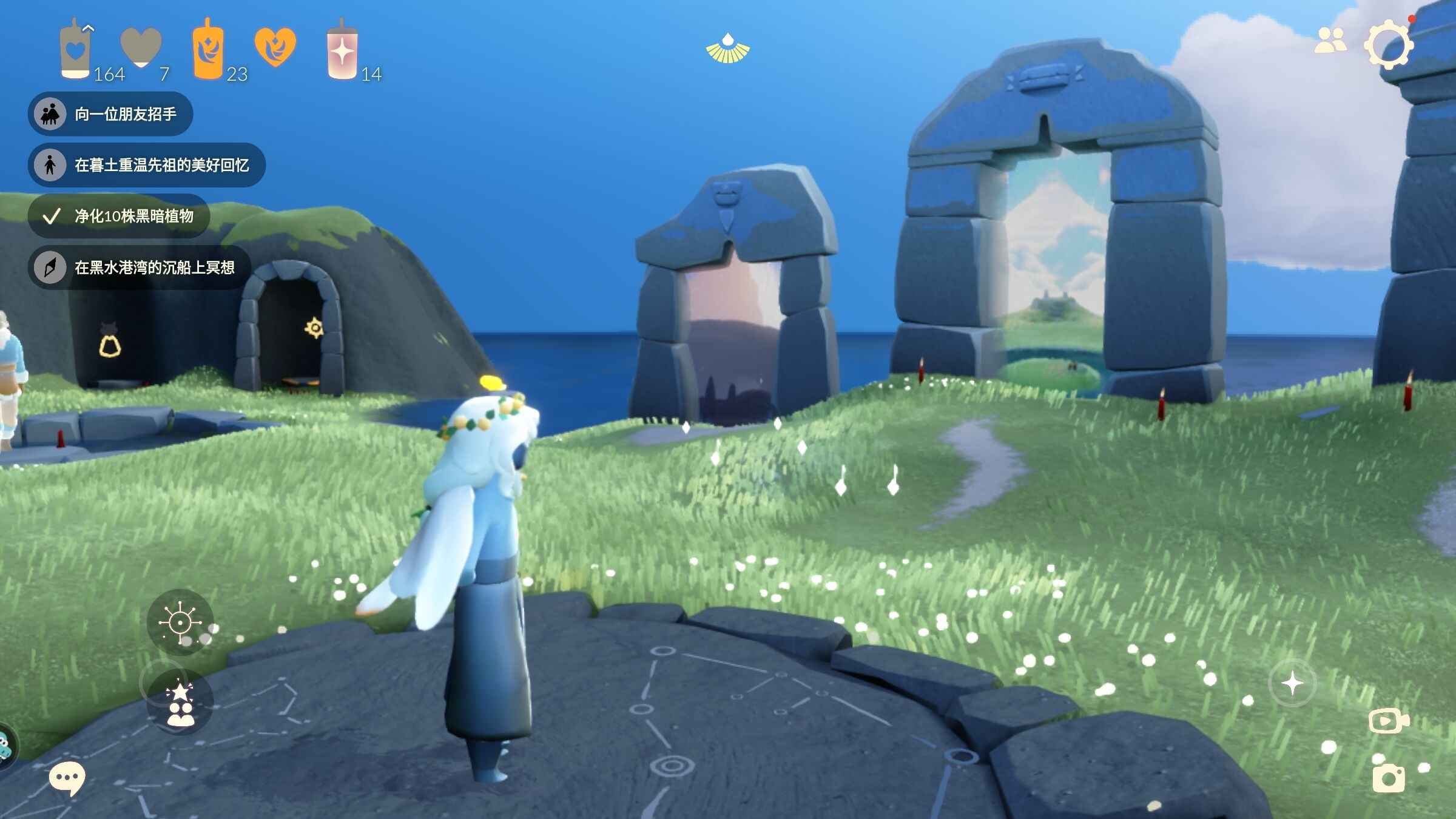Screen dimensions: 1456x819
Task: Start video recording
Action: pyautogui.click(x=1388, y=721)
